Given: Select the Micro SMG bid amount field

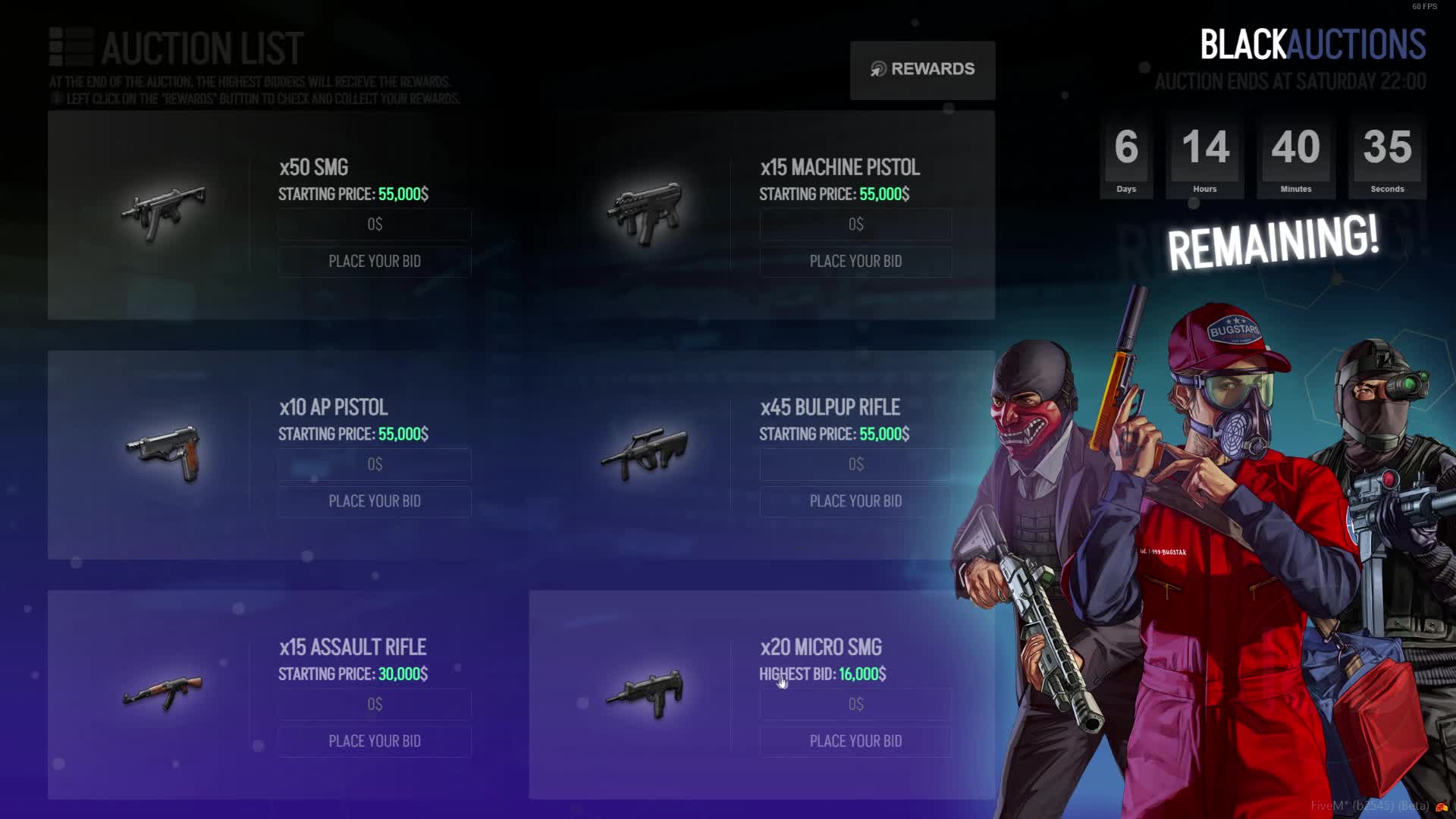Looking at the screenshot, I should click(x=855, y=704).
